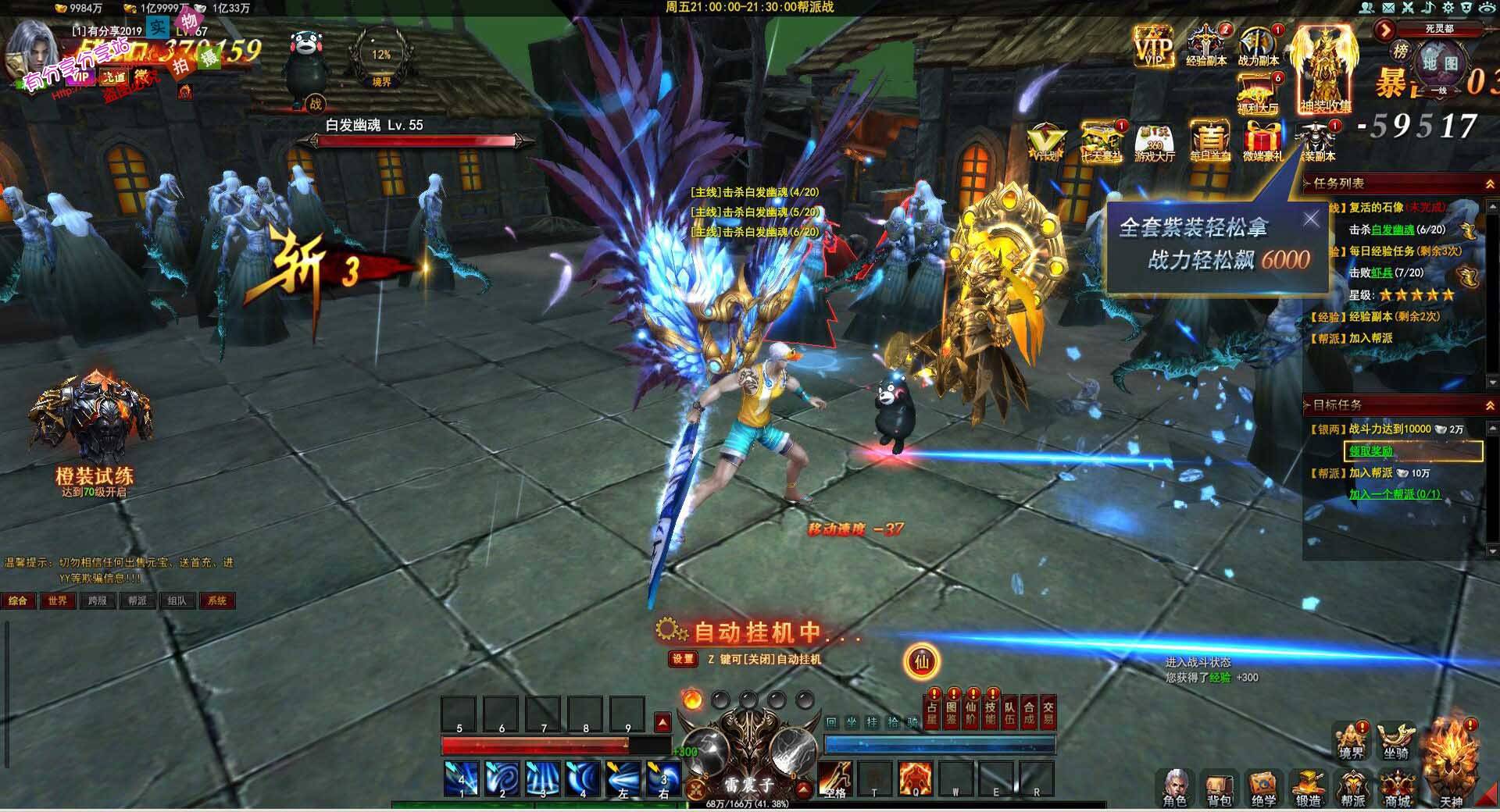Switch to the 世界 chat tab
1500x812 pixels.
point(58,600)
